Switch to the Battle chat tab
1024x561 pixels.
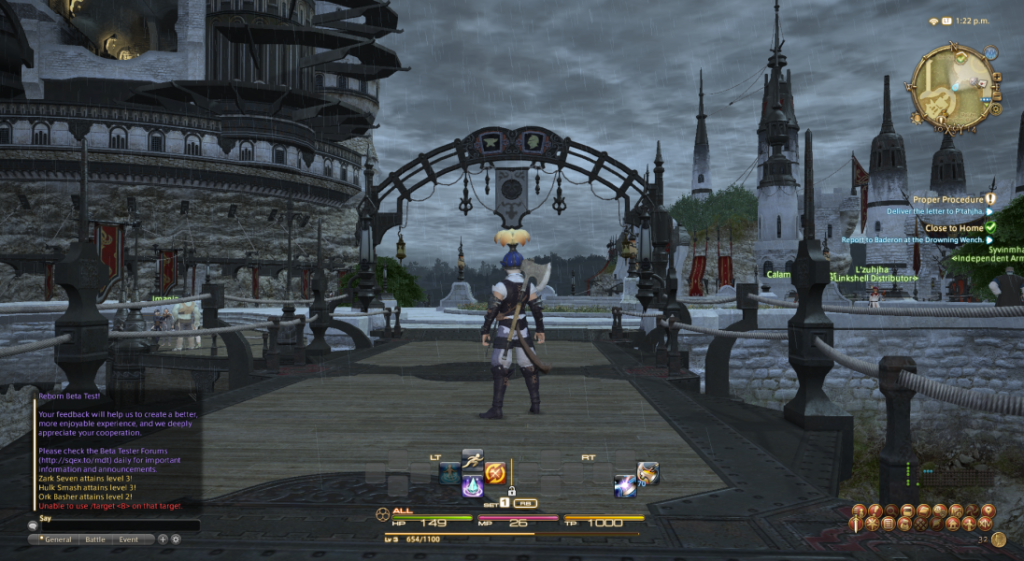pos(95,539)
